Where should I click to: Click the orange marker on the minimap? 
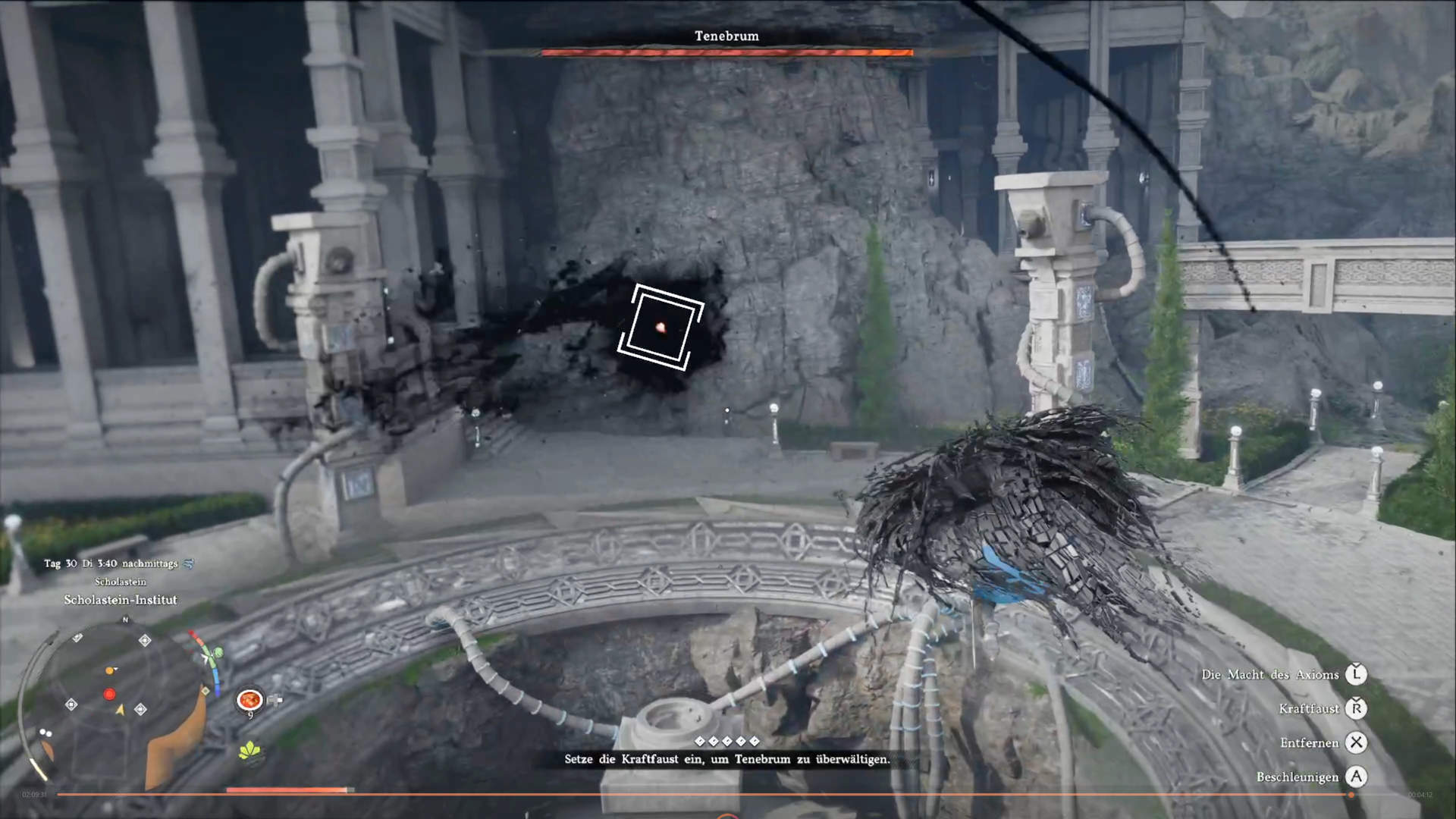click(110, 670)
